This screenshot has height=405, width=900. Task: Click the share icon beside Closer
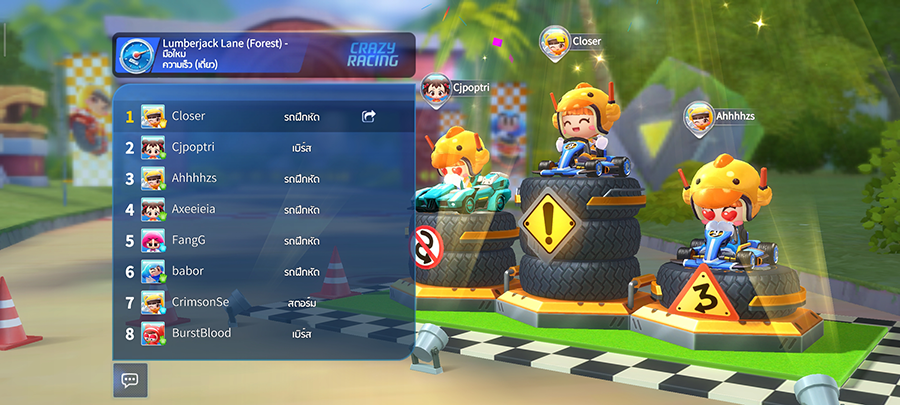click(x=369, y=117)
